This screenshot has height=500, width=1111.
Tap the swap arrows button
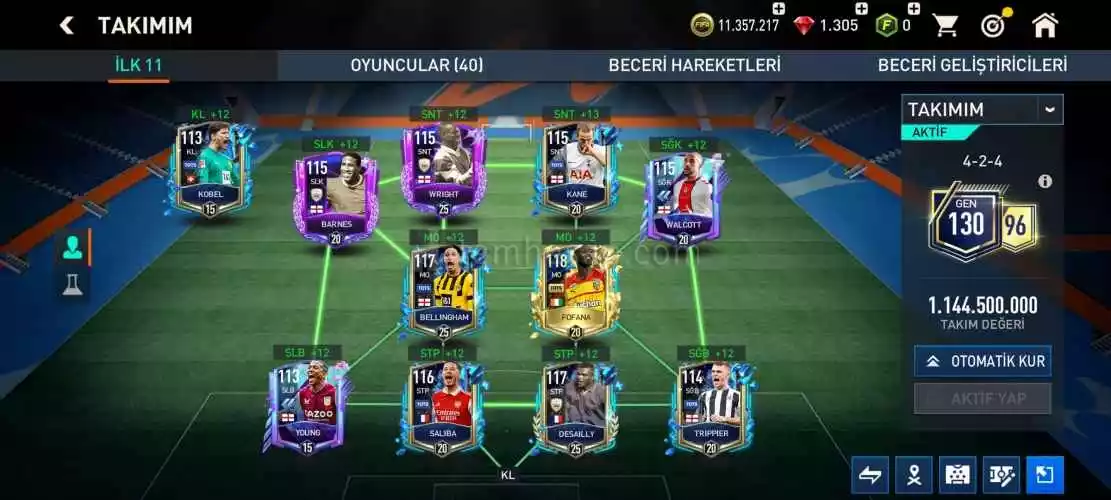coord(871,475)
